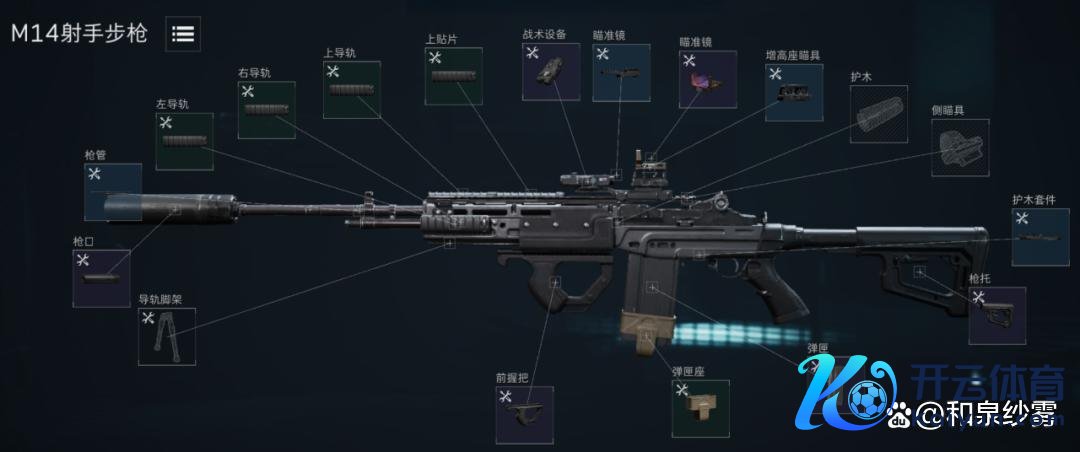1080x452 pixels.
Task: Choose the 枪口 muzzle slot
Action: click(101, 278)
